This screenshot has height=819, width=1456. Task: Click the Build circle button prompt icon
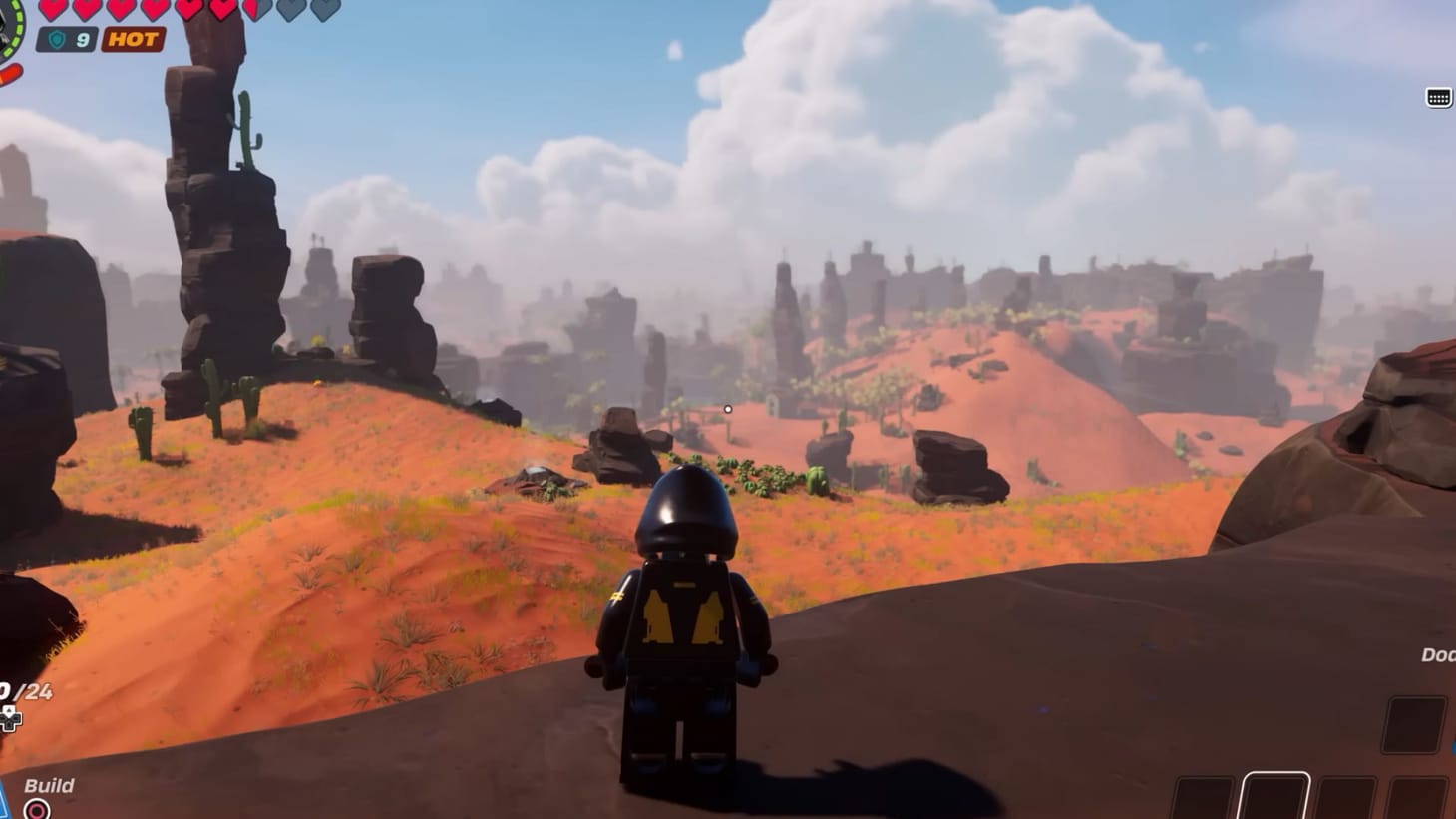click(36, 808)
